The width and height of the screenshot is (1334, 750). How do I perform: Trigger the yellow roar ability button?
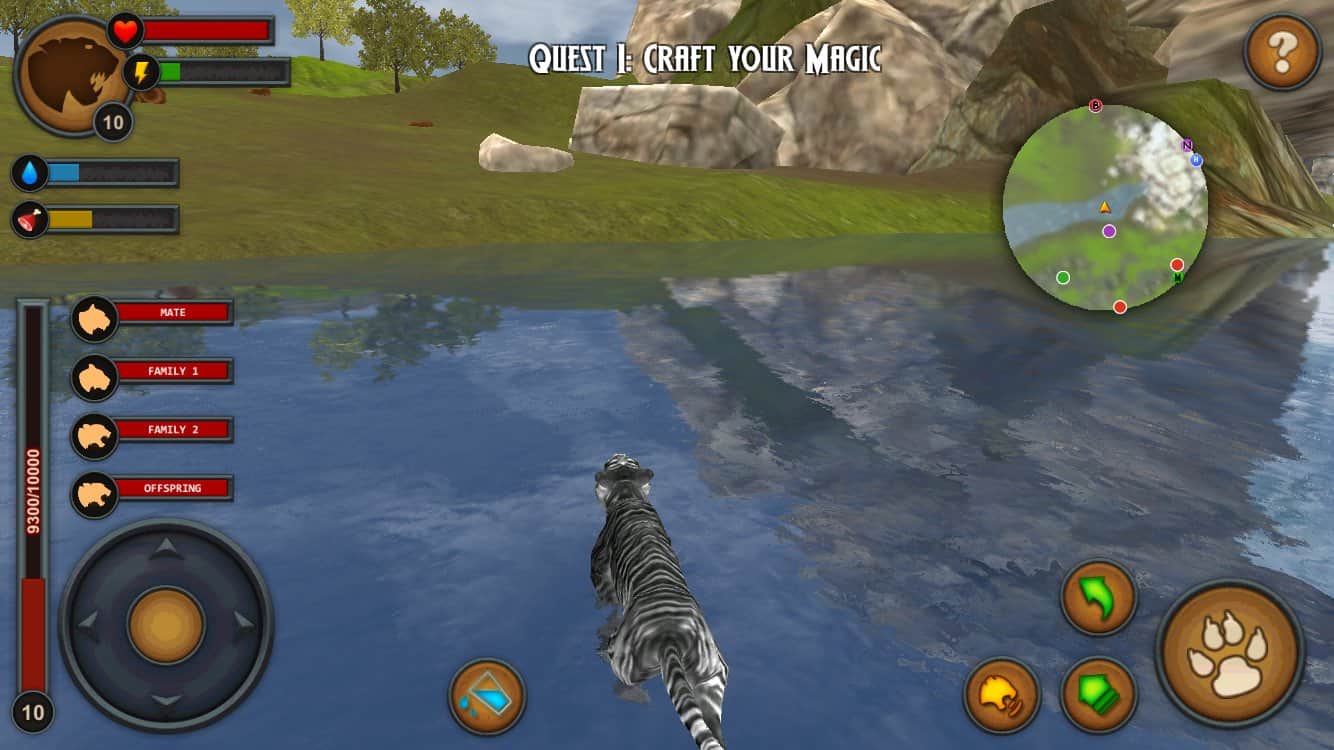tap(1002, 694)
